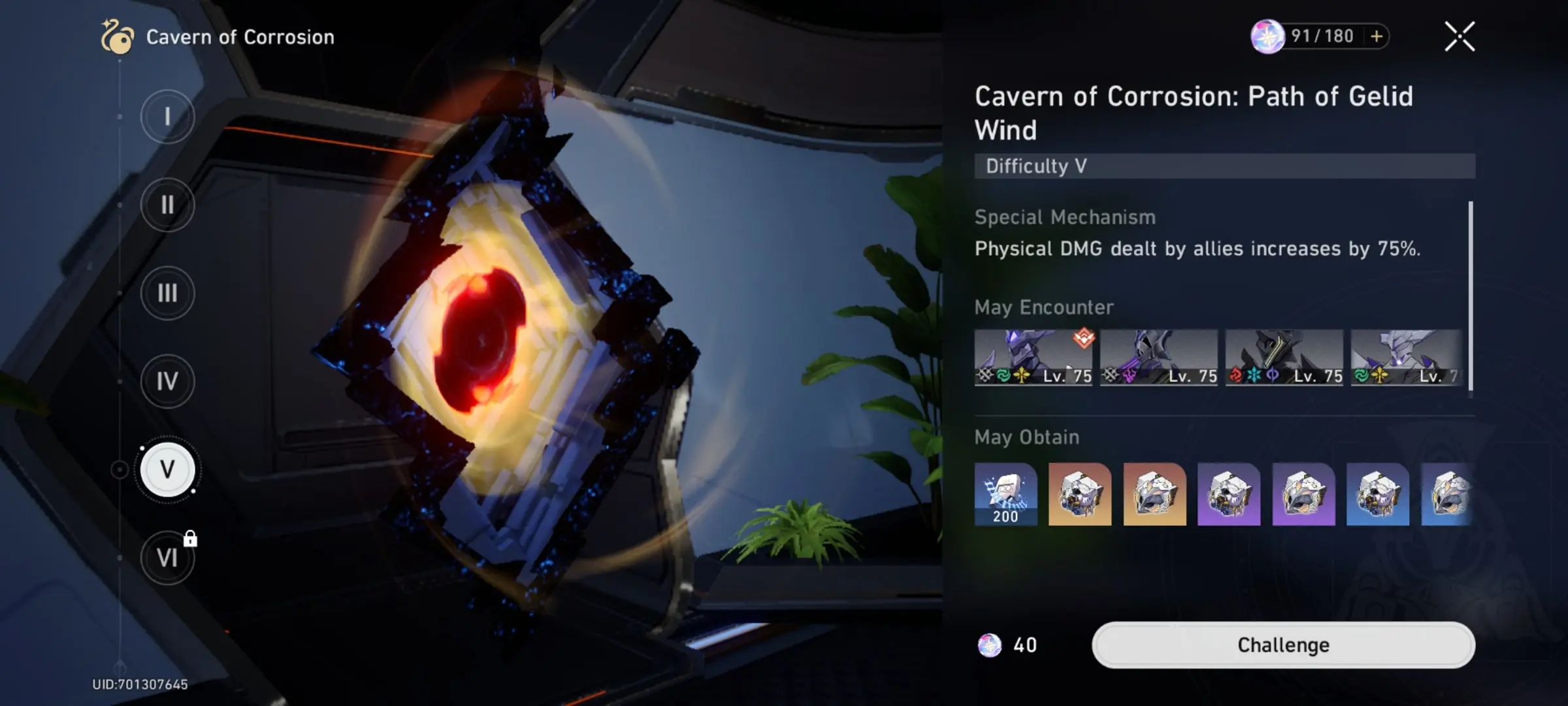Start the Challenge for this cavern
The height and width of the screenshot is (706, 1568).
click(x=1283, y=645)
